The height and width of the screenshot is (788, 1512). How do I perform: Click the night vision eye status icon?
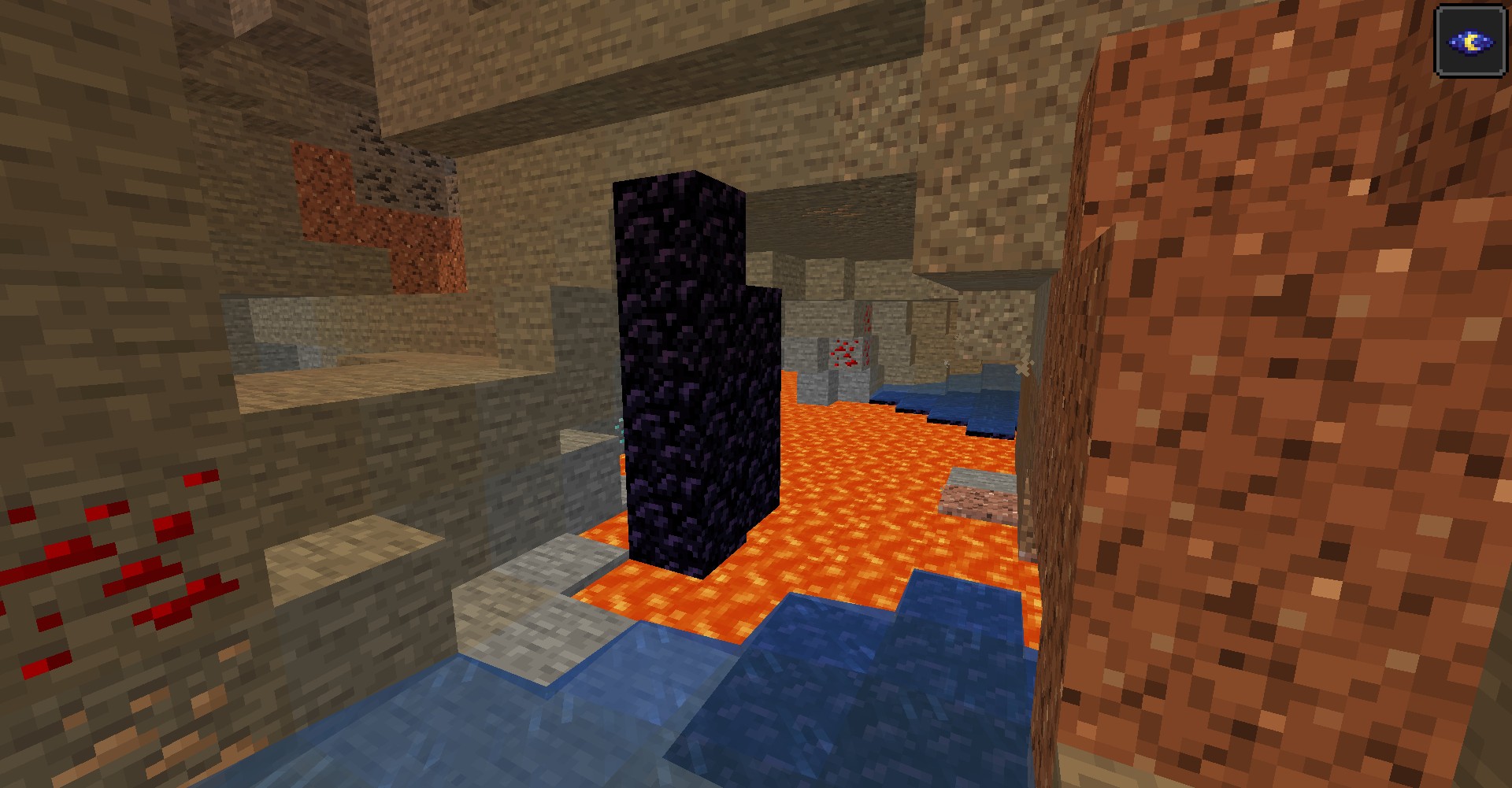click(1470, 42)
